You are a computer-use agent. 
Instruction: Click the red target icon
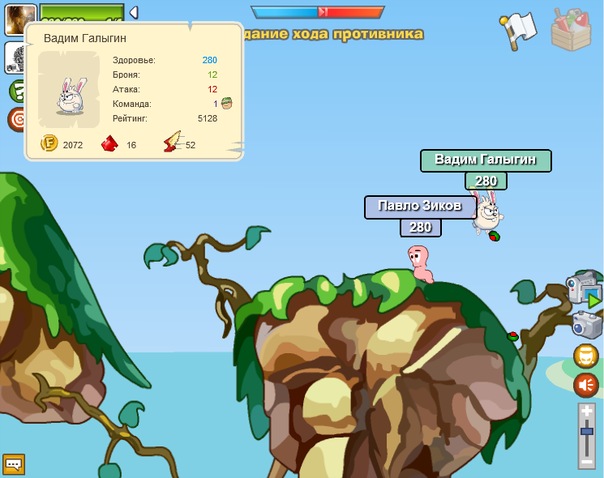pyautogui.click(x=16, y=119)
